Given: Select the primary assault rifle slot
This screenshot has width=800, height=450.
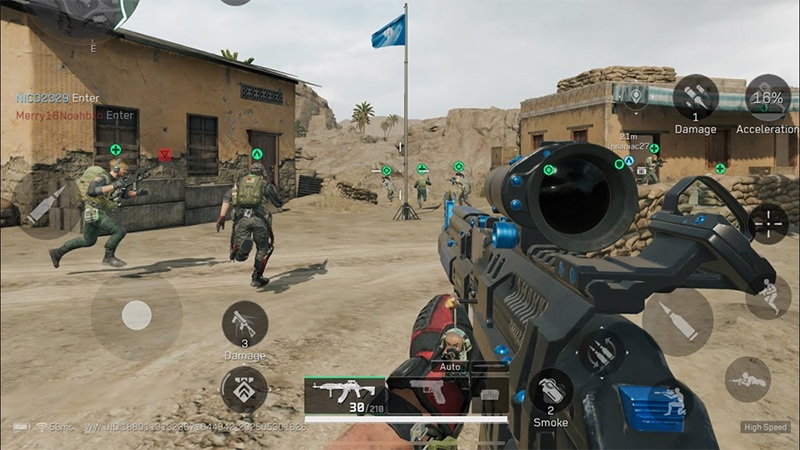Looking at the screenshot, I should (x=343, y=394).
